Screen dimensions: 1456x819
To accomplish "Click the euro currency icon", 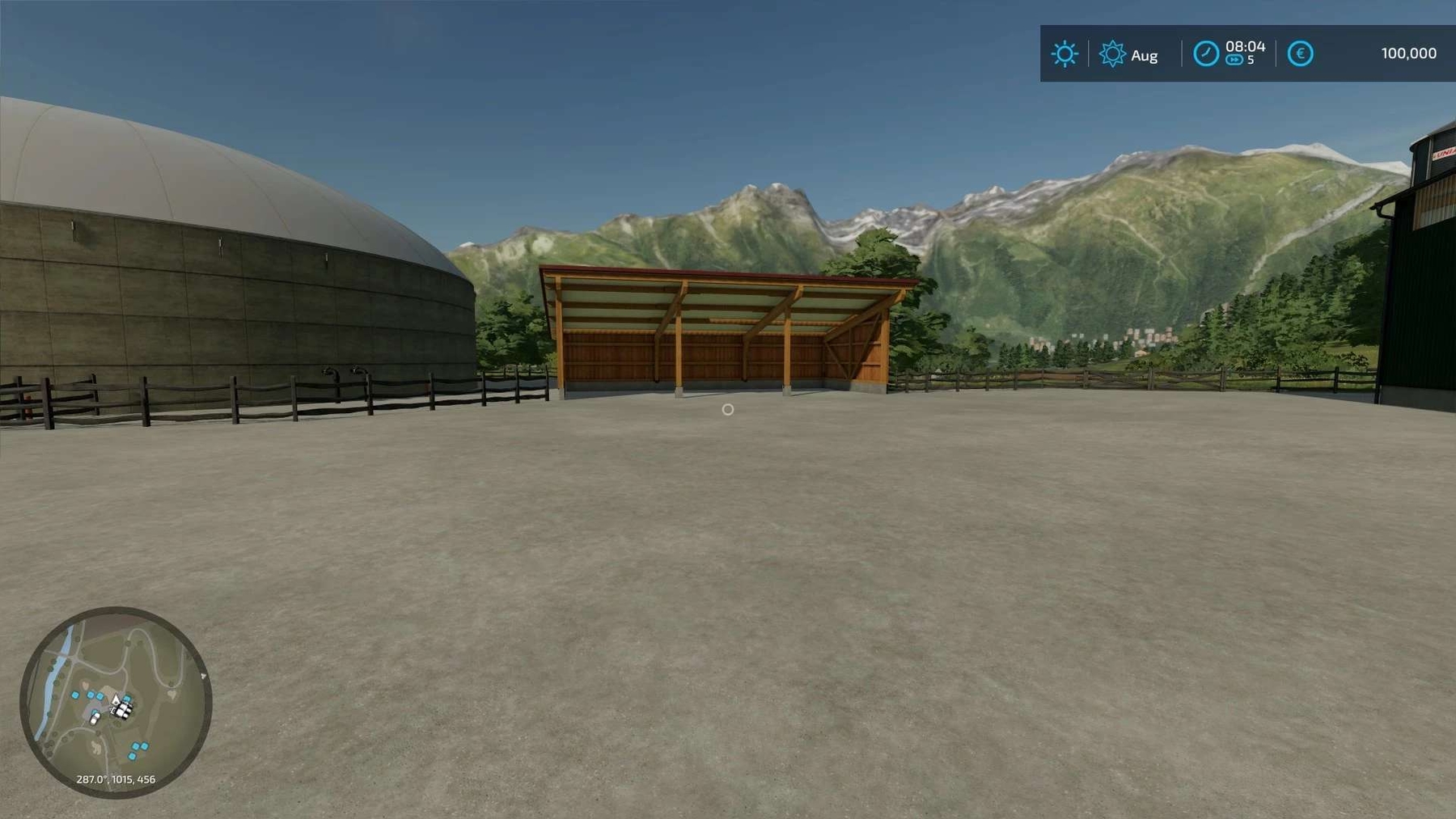I will point(1302,53).
